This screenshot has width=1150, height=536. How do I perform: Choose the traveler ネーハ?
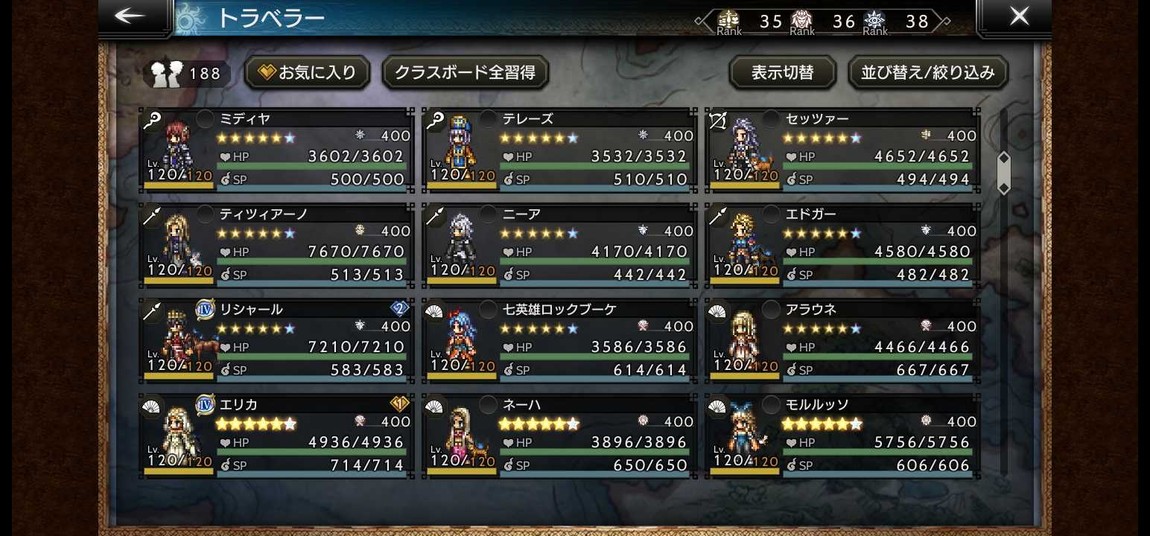point(559,434)
